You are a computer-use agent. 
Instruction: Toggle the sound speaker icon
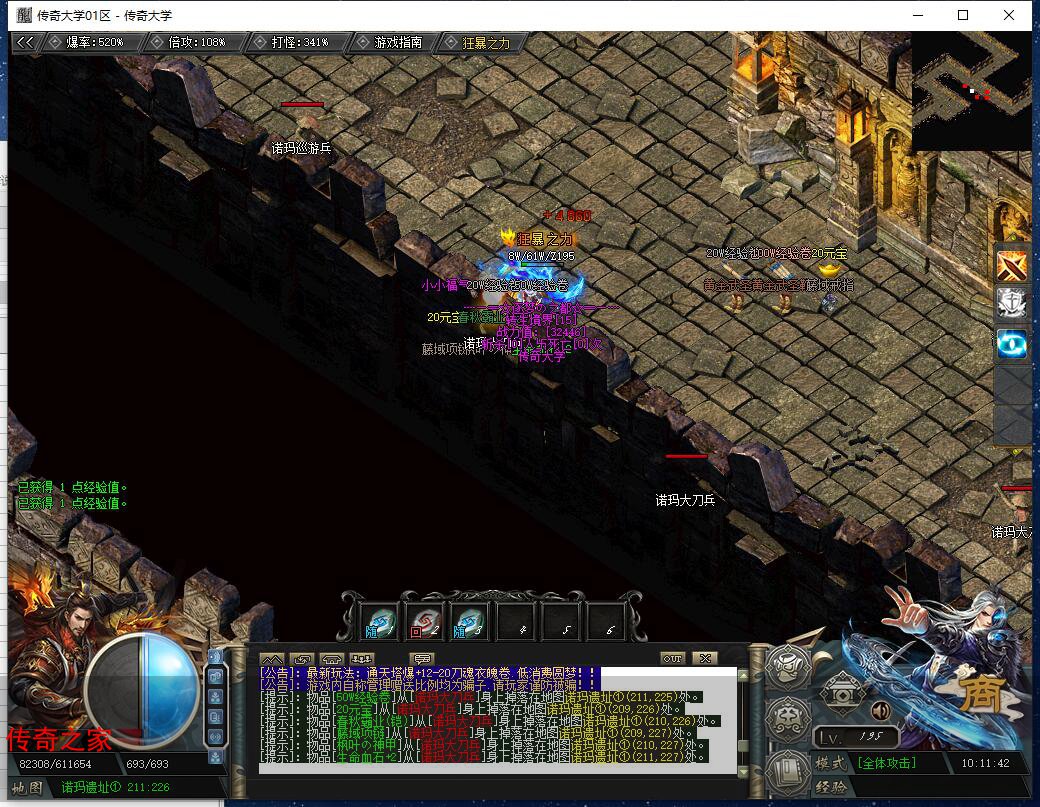pos(881,711)
